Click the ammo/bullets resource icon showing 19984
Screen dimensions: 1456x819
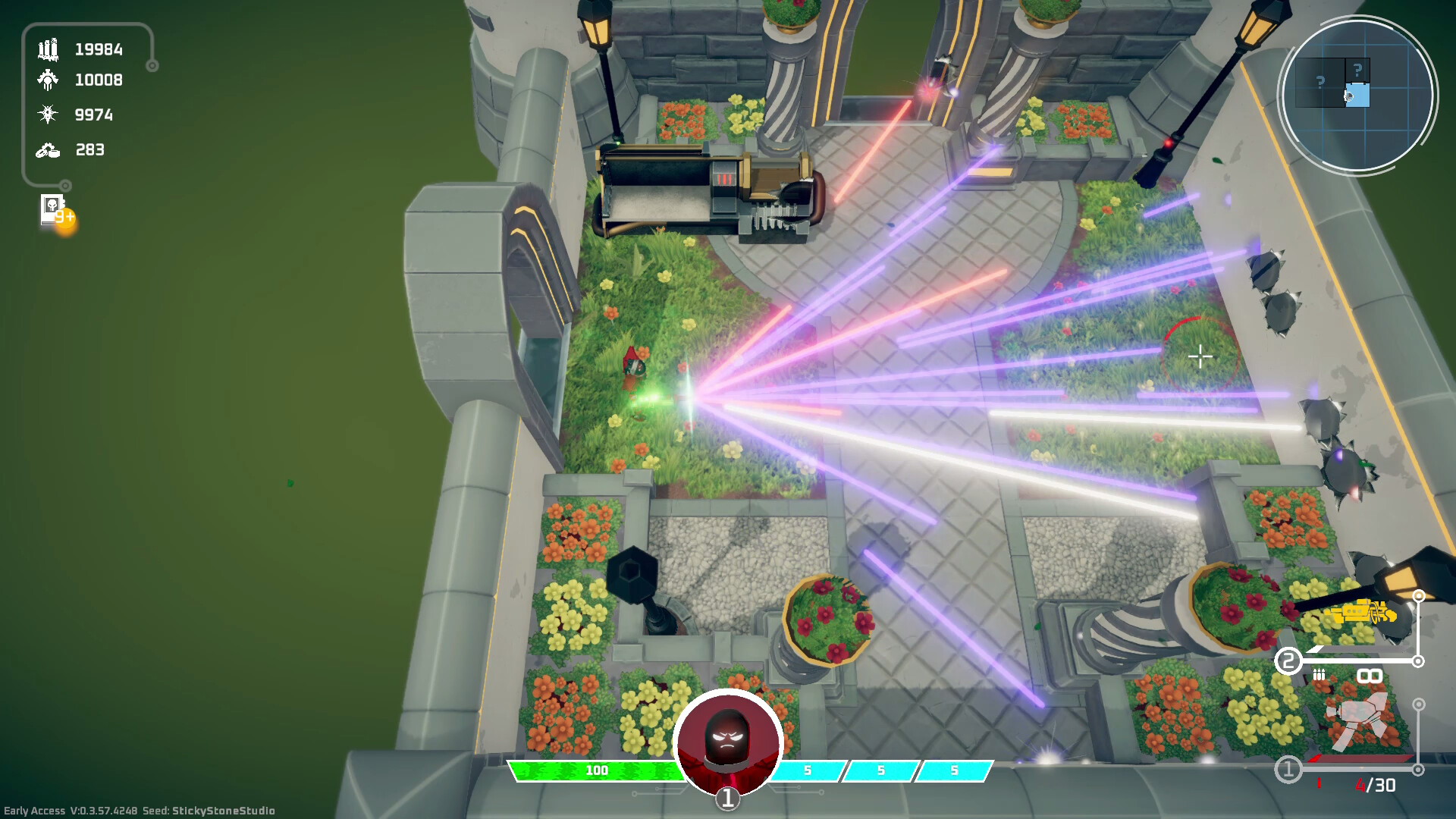point(47,50)
